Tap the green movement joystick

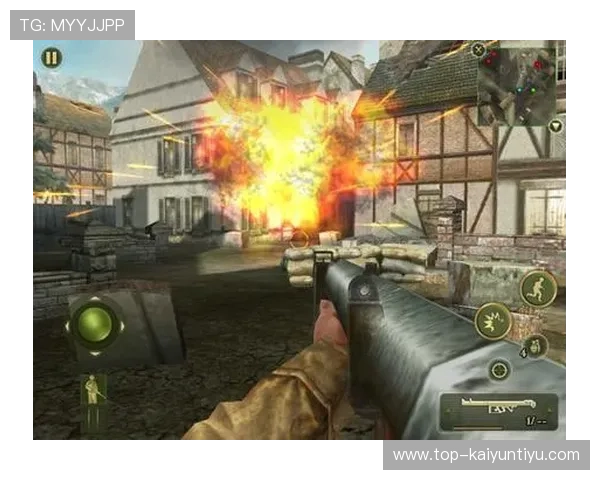coord(95,324)
